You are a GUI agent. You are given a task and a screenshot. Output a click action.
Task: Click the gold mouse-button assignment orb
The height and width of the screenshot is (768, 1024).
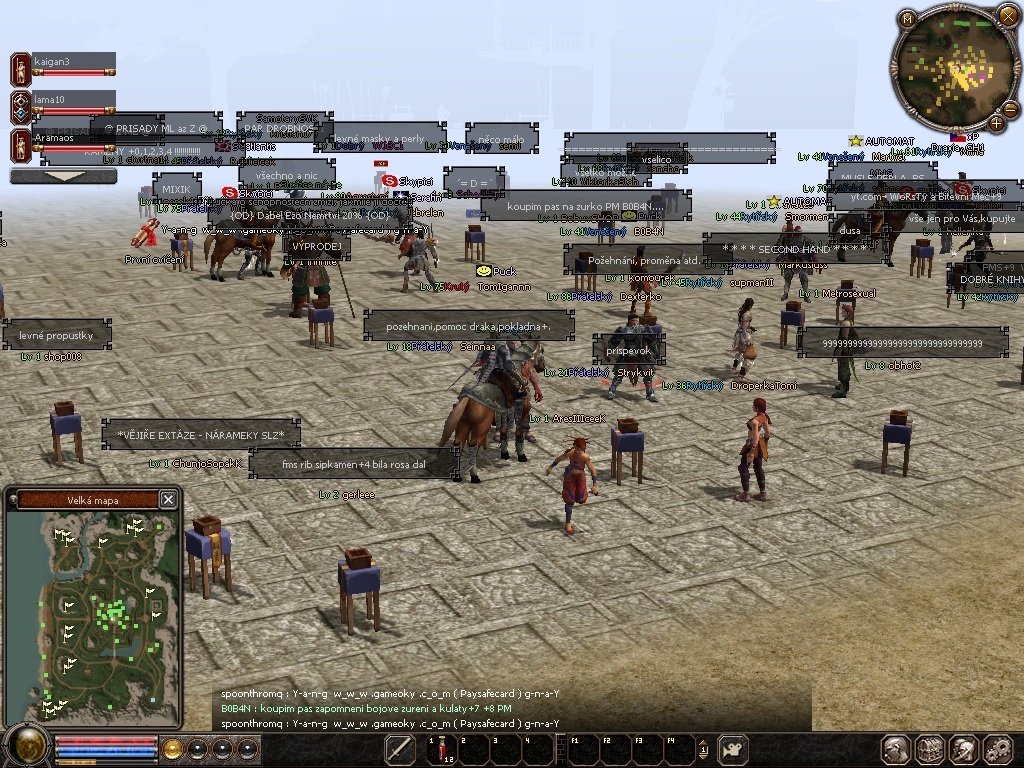point(172,748)
